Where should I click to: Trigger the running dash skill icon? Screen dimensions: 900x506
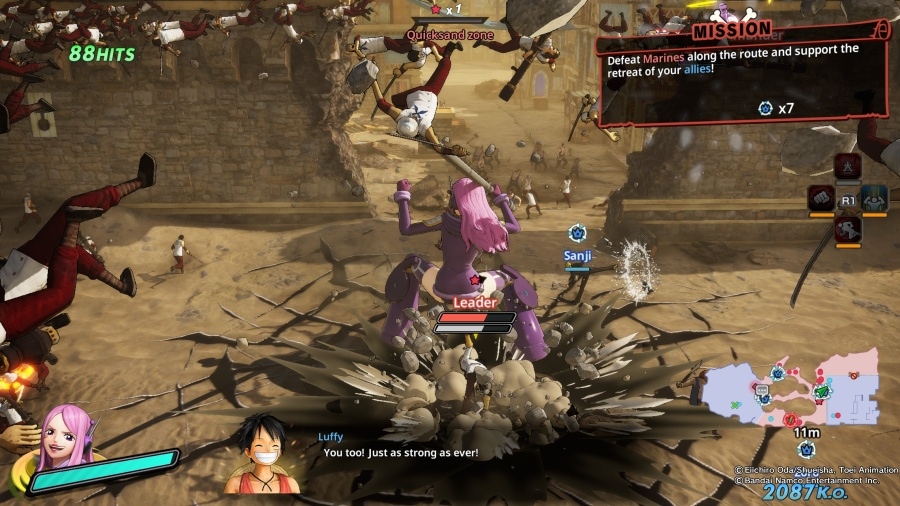[x=848, y=230]
